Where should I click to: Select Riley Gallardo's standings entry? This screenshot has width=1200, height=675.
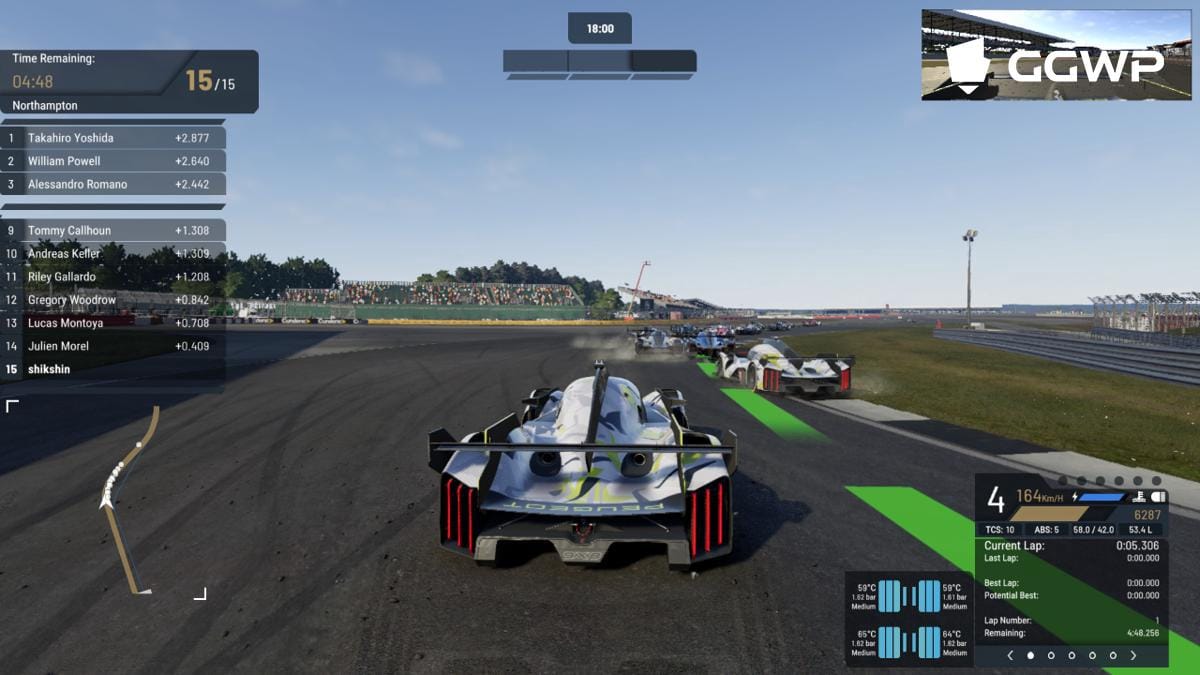click(x=113, y=277)
